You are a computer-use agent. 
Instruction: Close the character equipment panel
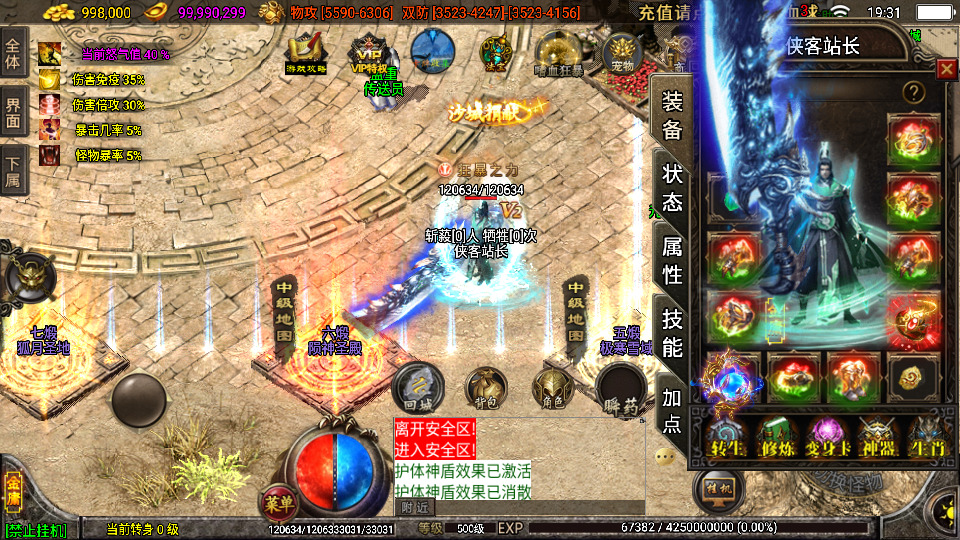point(946,69)
